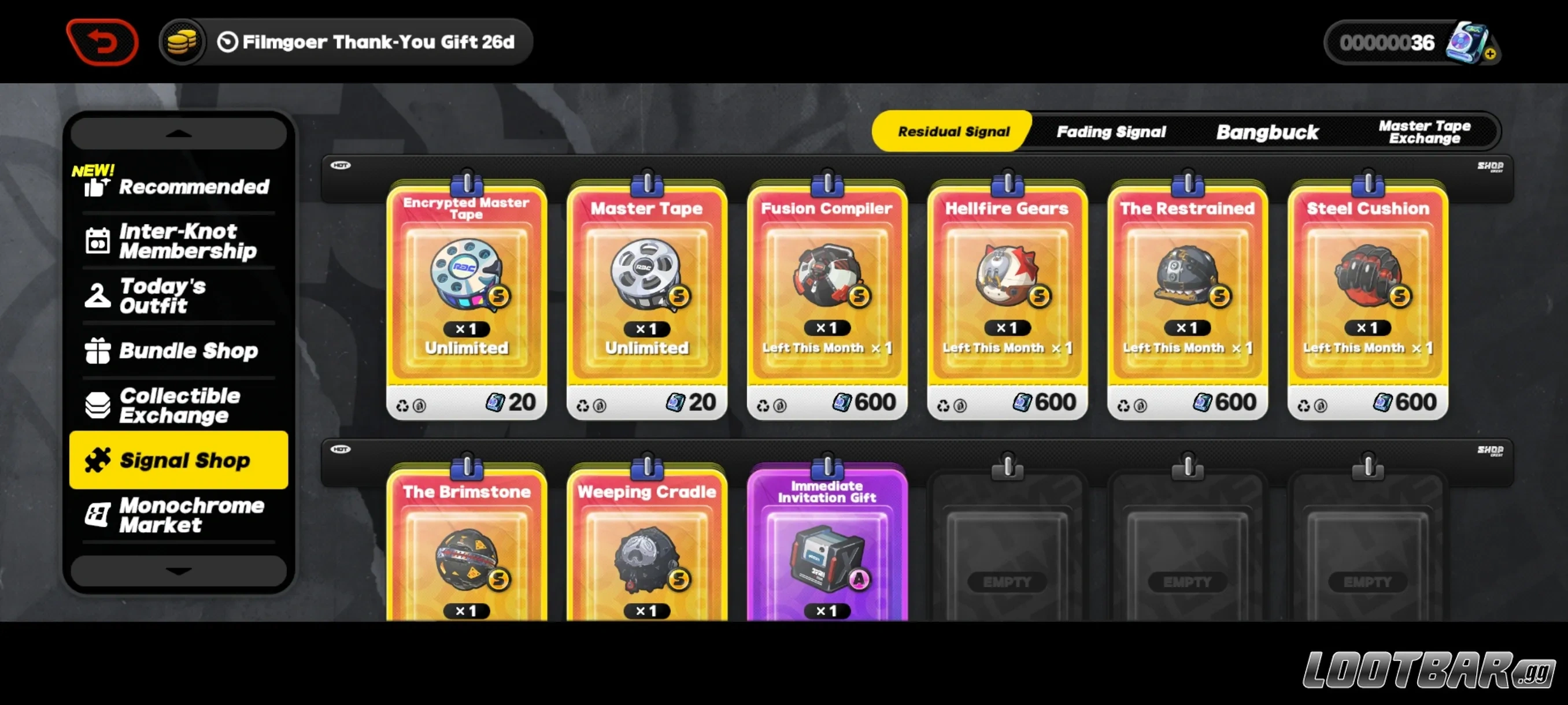Choose the Hellfire Gears W-Engine card
Screen dimensions: 1568x705
coord(1007,298)
